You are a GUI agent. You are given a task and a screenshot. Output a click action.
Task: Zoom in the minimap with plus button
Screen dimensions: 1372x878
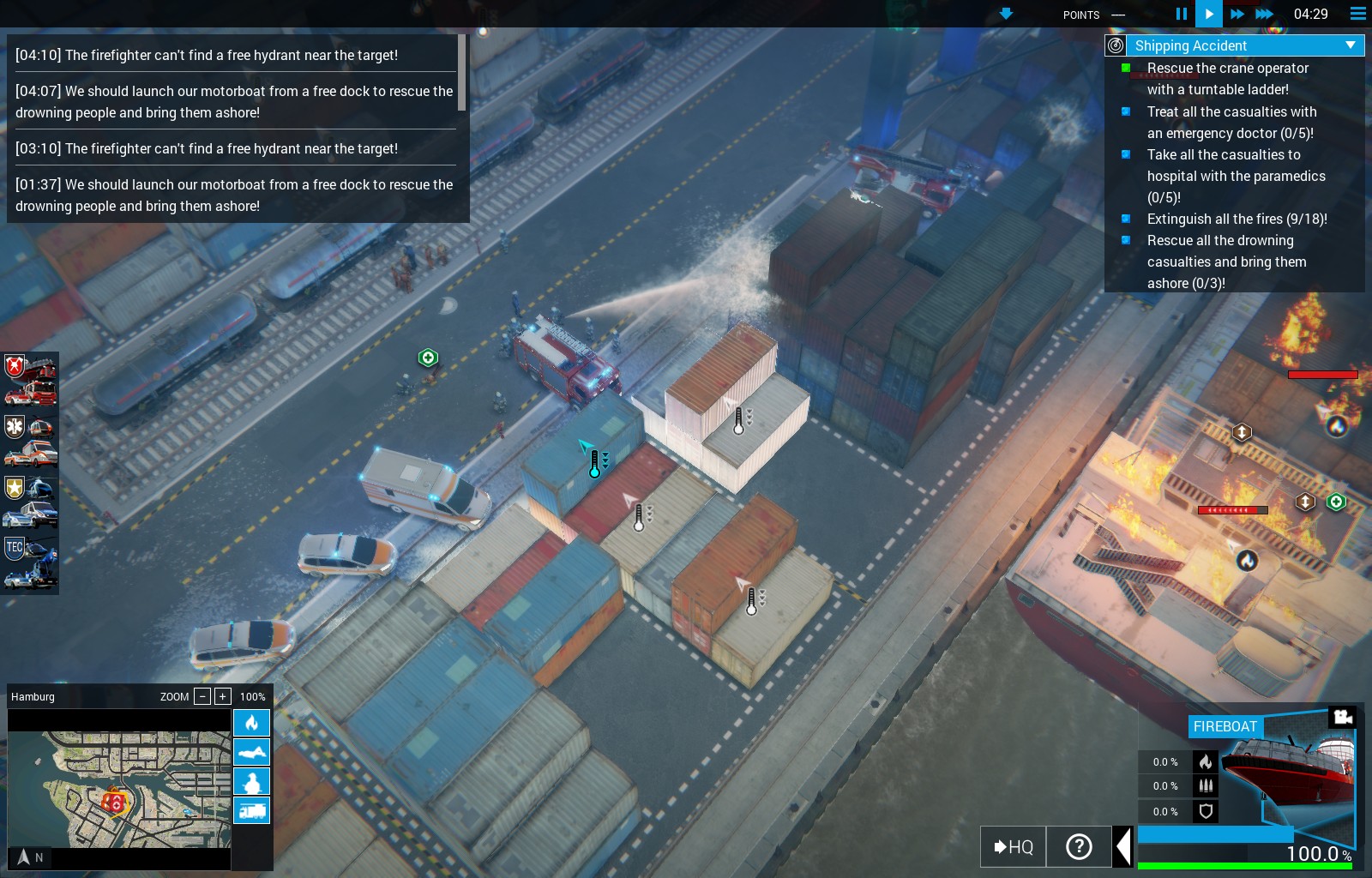(223, 696)
